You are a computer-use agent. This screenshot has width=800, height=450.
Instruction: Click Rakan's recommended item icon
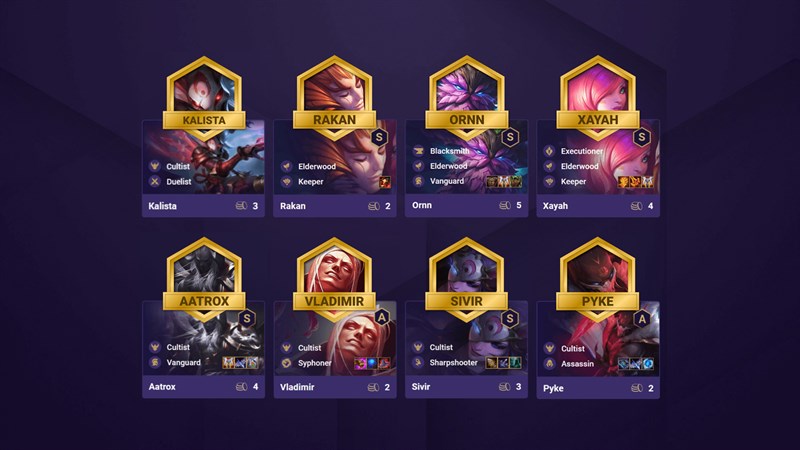pos(384,182)
